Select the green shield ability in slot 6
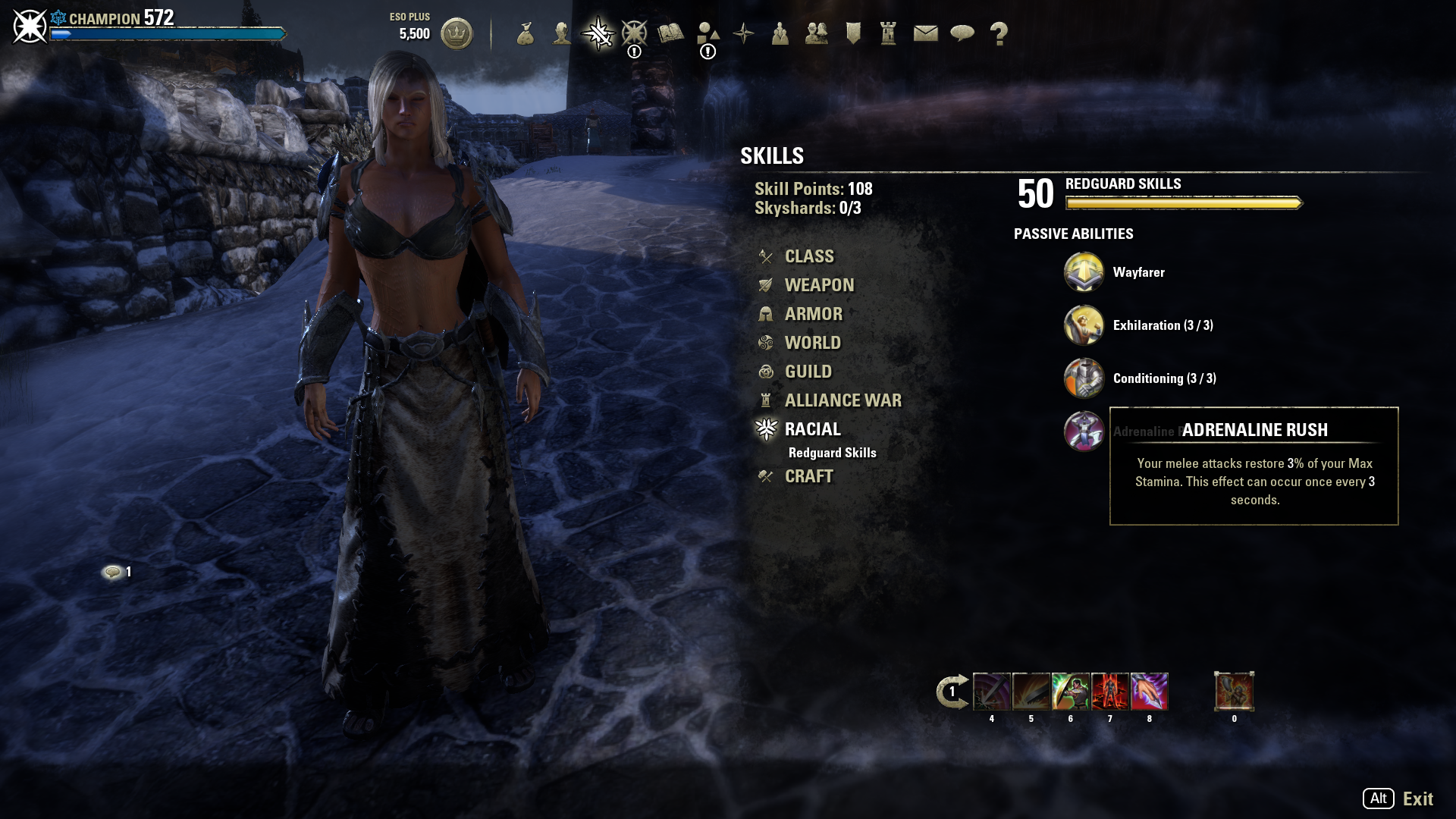The image size is (1456, 819). pos(1070,692)
